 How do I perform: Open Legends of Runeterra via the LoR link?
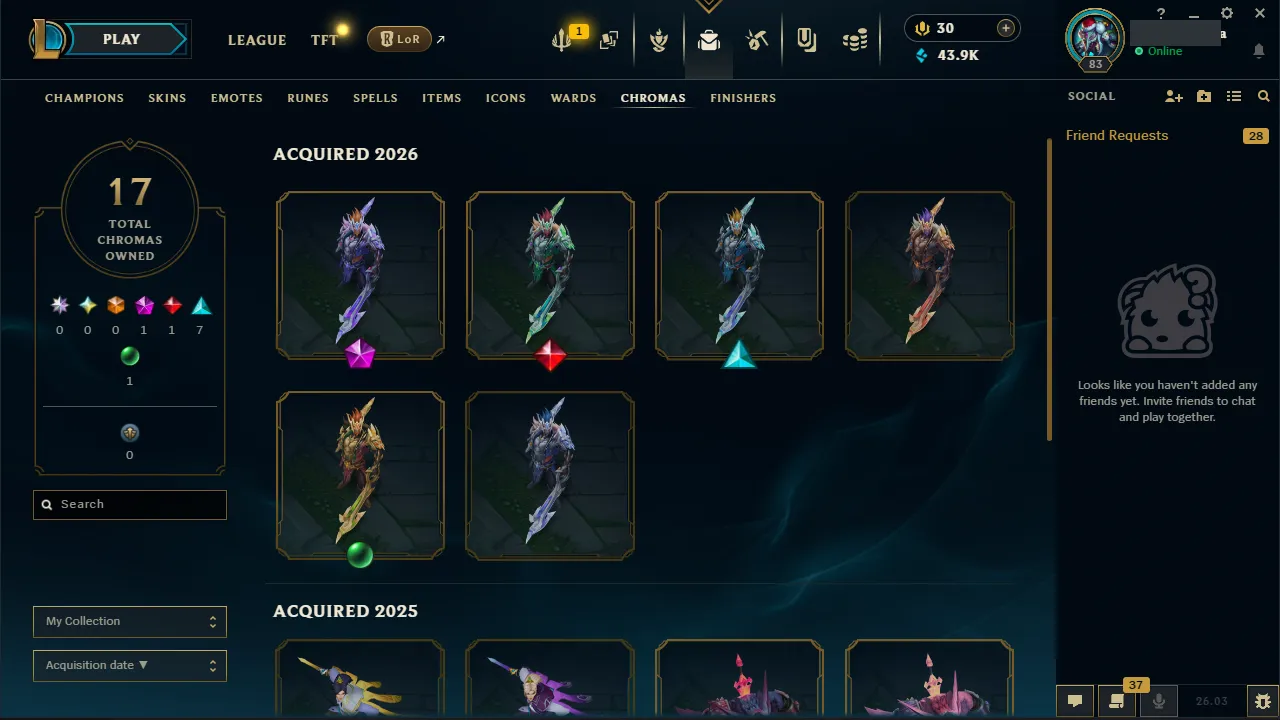(400, 39)
